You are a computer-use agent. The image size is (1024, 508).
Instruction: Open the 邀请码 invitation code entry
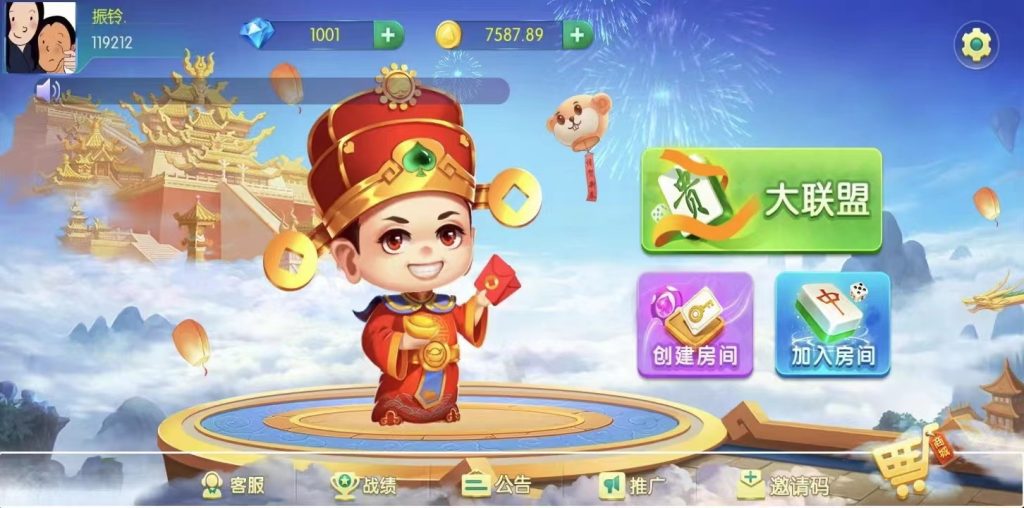coord(784,486)
